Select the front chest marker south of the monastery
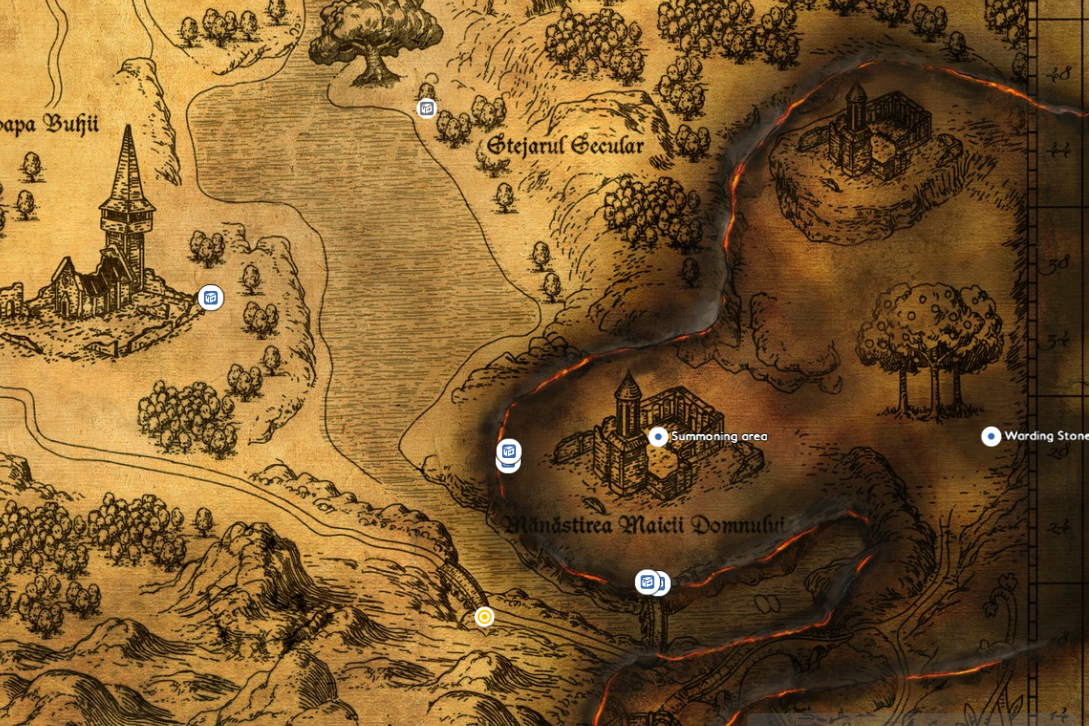 pos(647,581)
